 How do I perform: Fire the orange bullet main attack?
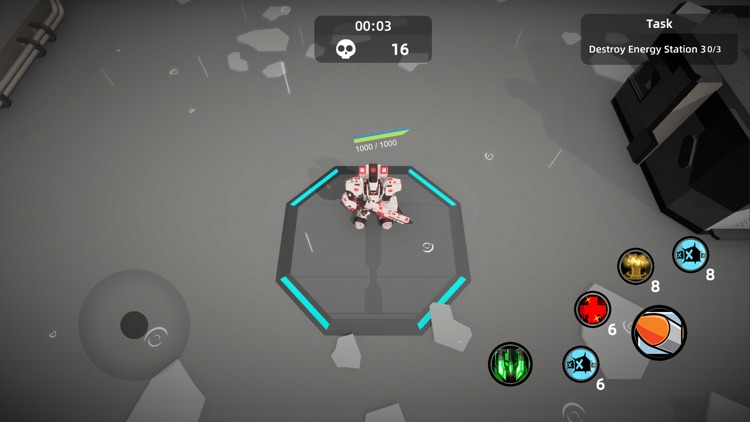click(x=659, y=333)
